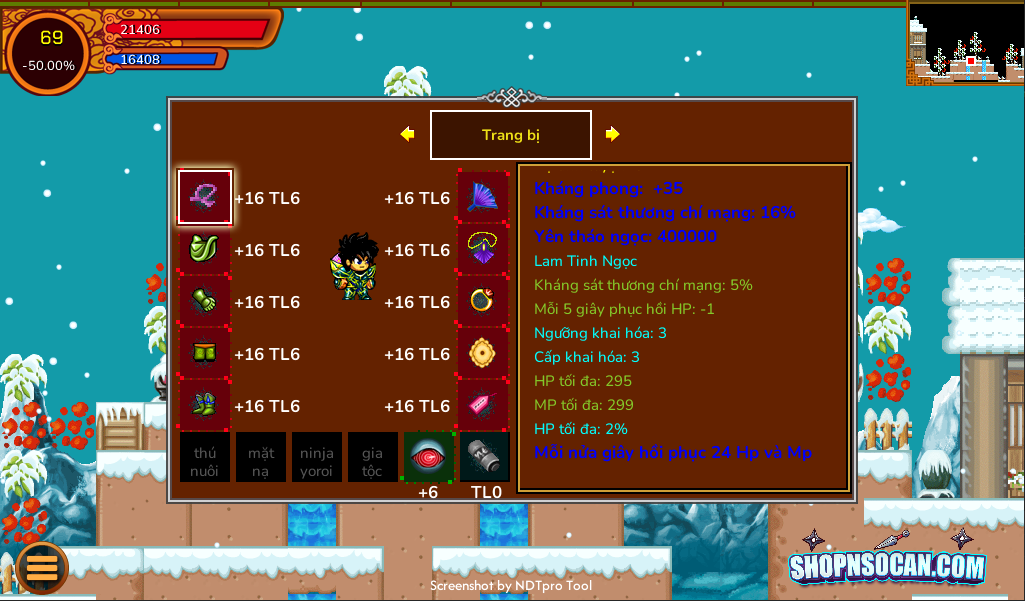The width and height of the screenshot is (1025, 601).
Task: Open the empty mặt nạ mask slot
Action: 261,458
